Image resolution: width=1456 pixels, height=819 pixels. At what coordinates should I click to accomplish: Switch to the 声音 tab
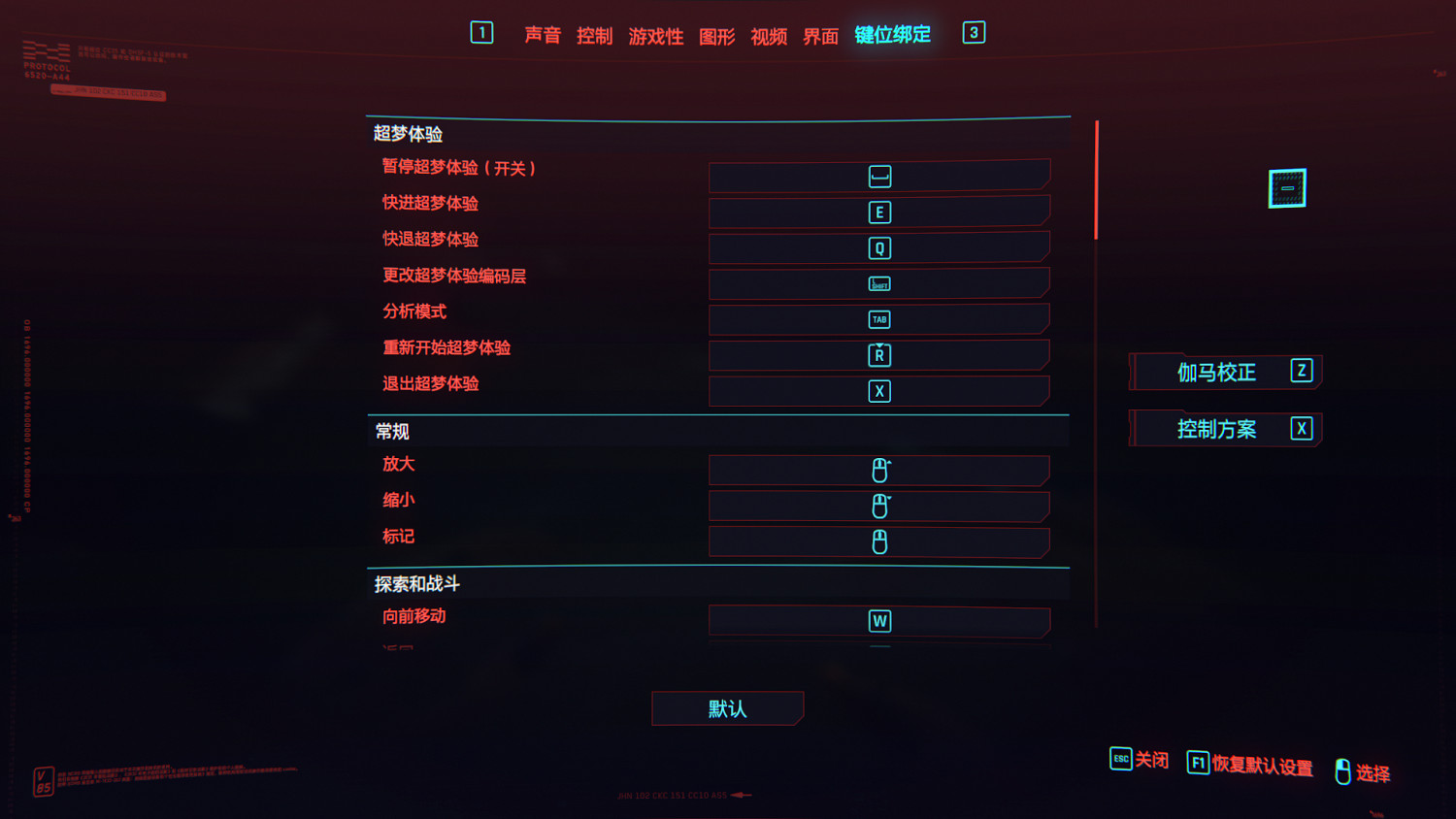pyautogui.click(x=543, y=35)
